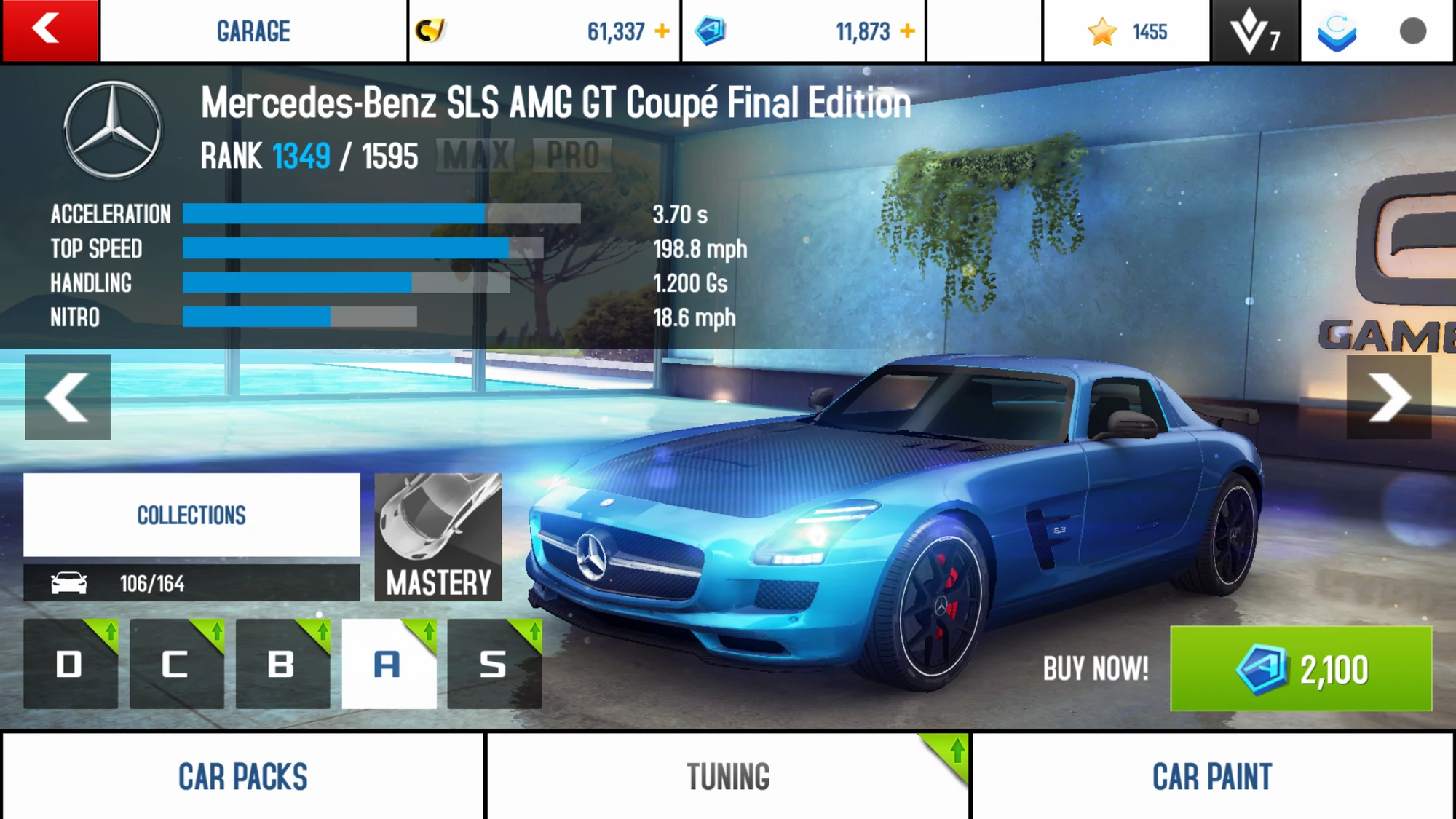Click the cloud sync icon
Screen dimensions: 1456x819
(x=1336, y=31)
